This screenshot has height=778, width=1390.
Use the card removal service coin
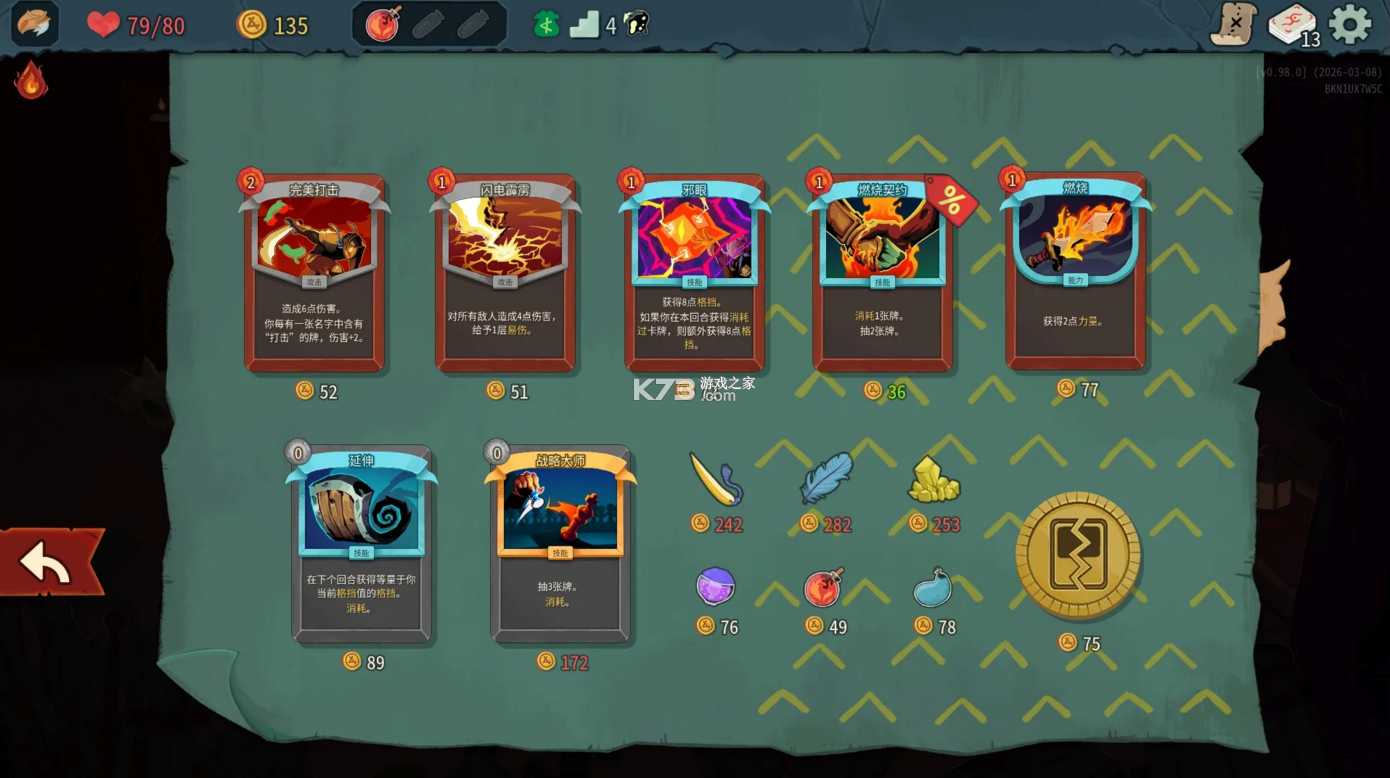pos(1078,555)
